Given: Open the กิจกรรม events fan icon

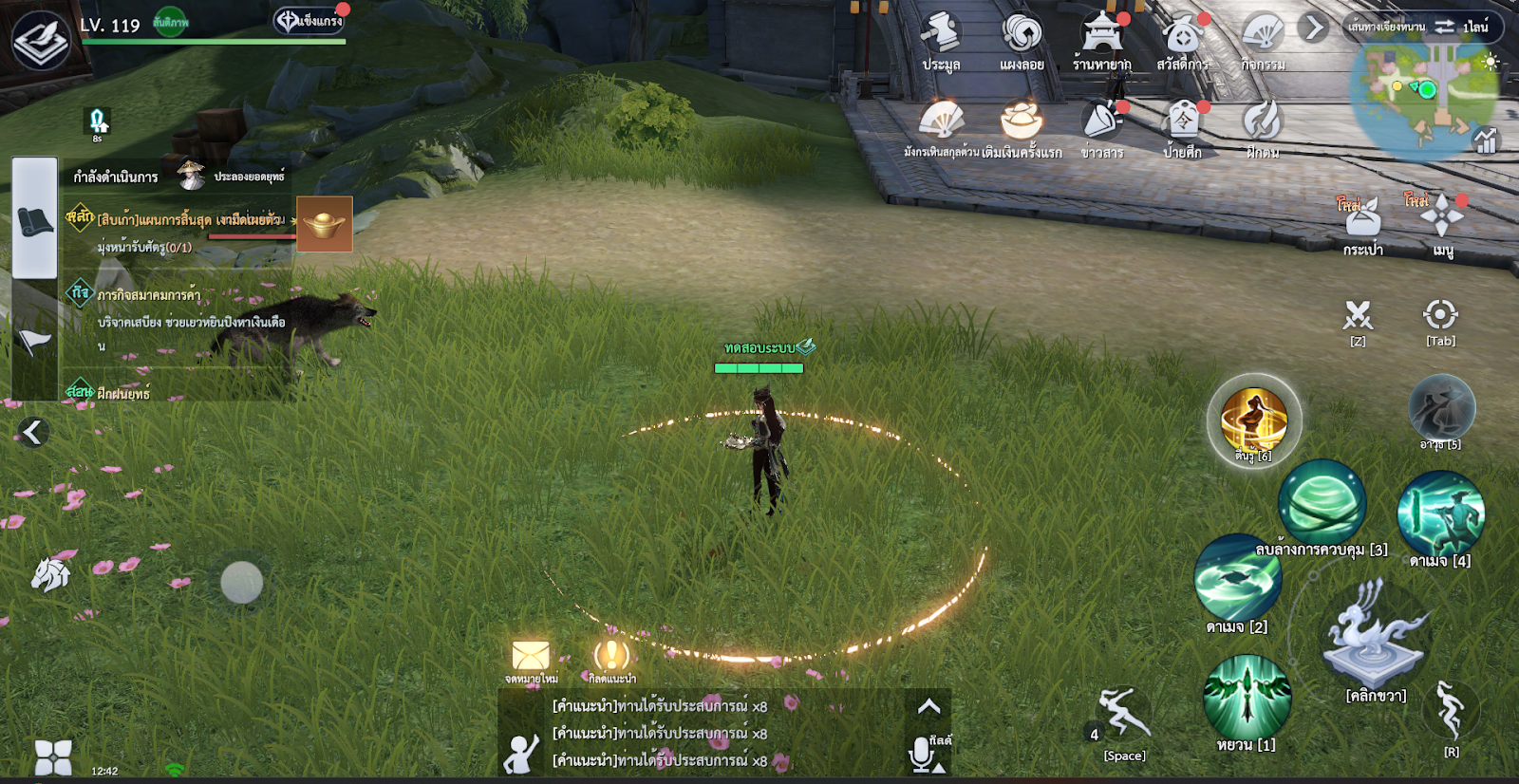Looking at the screenshot, I should [1263, 37].
